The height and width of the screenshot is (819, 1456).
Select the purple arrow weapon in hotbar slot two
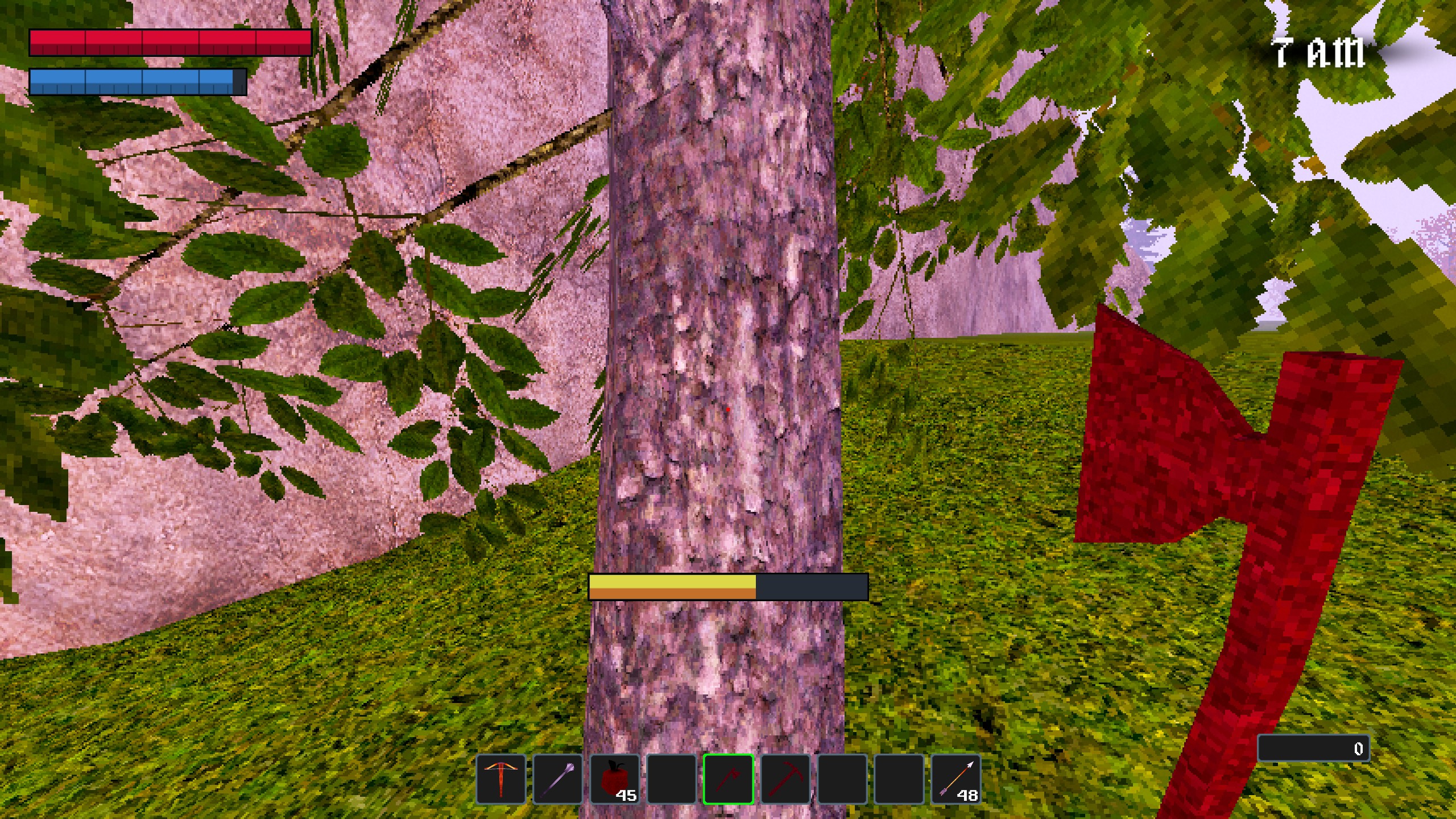pos(558,778)
